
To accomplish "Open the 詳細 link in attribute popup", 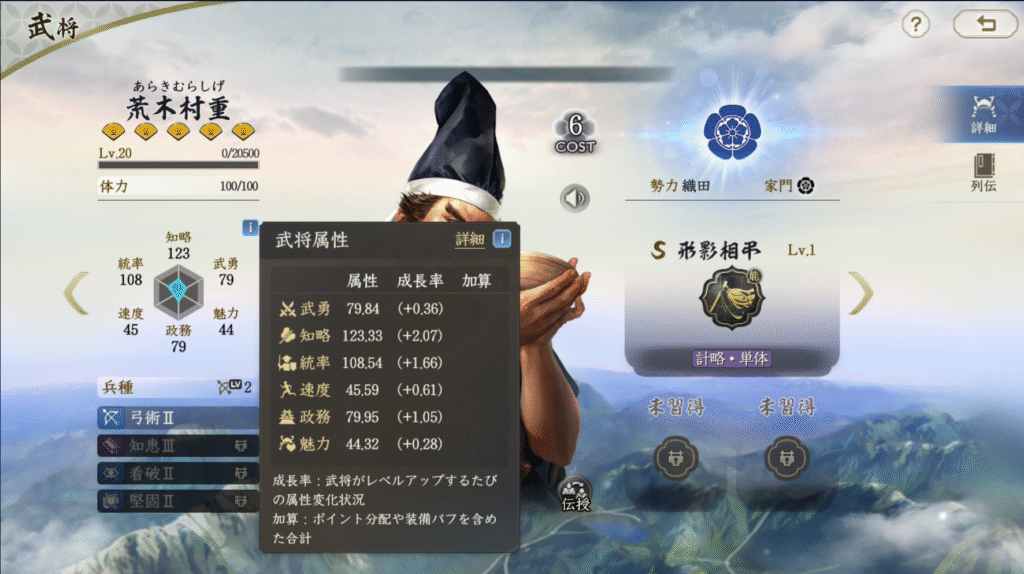I will click(x=470, y=239).
